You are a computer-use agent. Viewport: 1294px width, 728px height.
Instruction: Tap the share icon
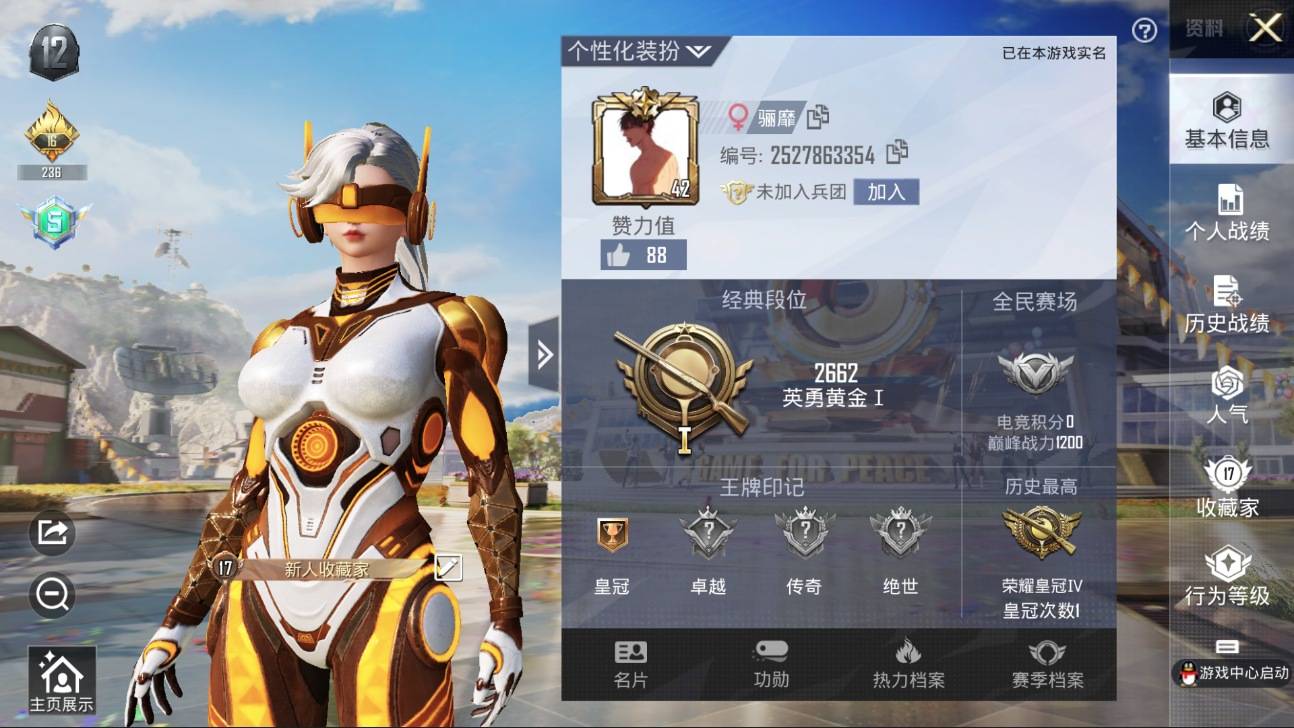click(52, 532)
